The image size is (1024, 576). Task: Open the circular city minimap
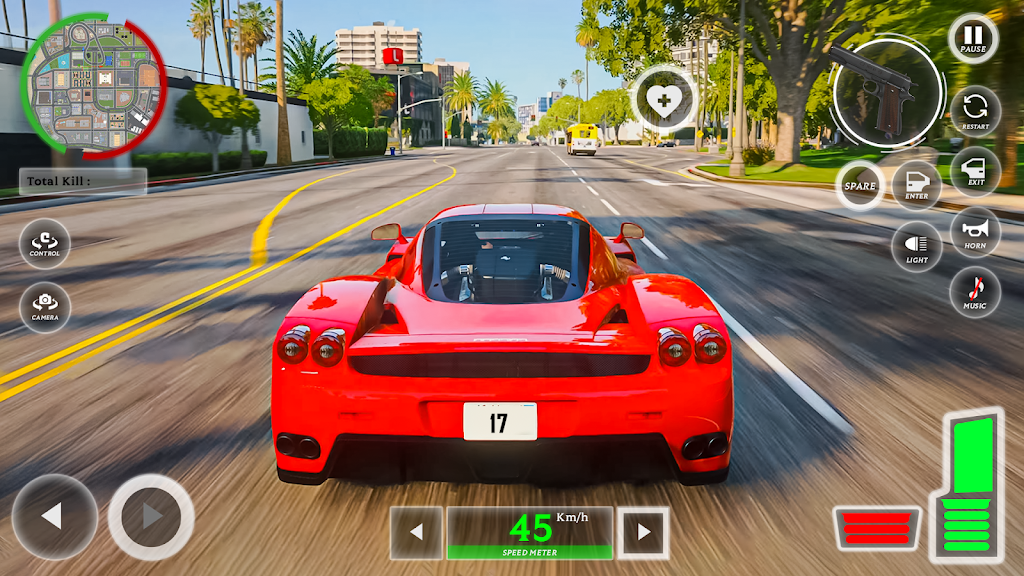(x=94, y=86)
